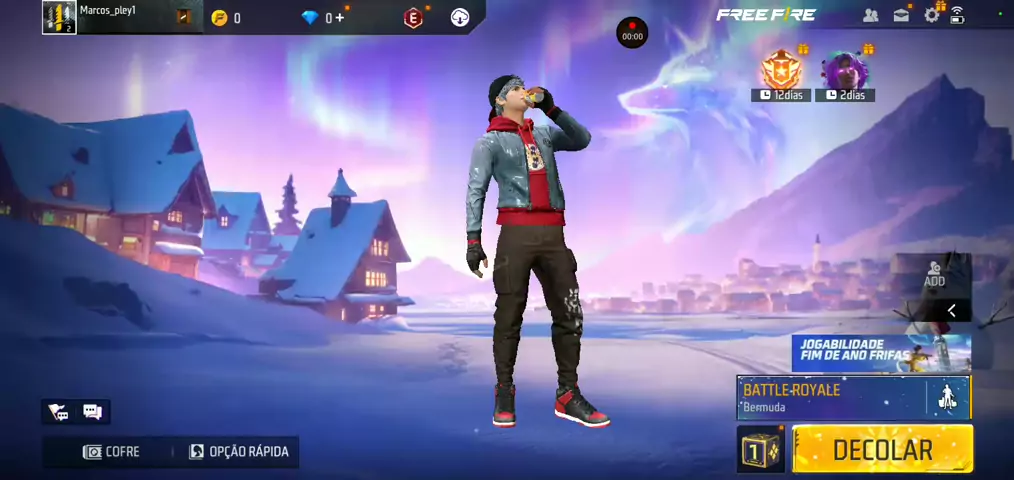Image resolution: width=1014 pixels, height=480 pixels.
Task: Open the guild flag chat icon
Action: click(x=58, y=412)
